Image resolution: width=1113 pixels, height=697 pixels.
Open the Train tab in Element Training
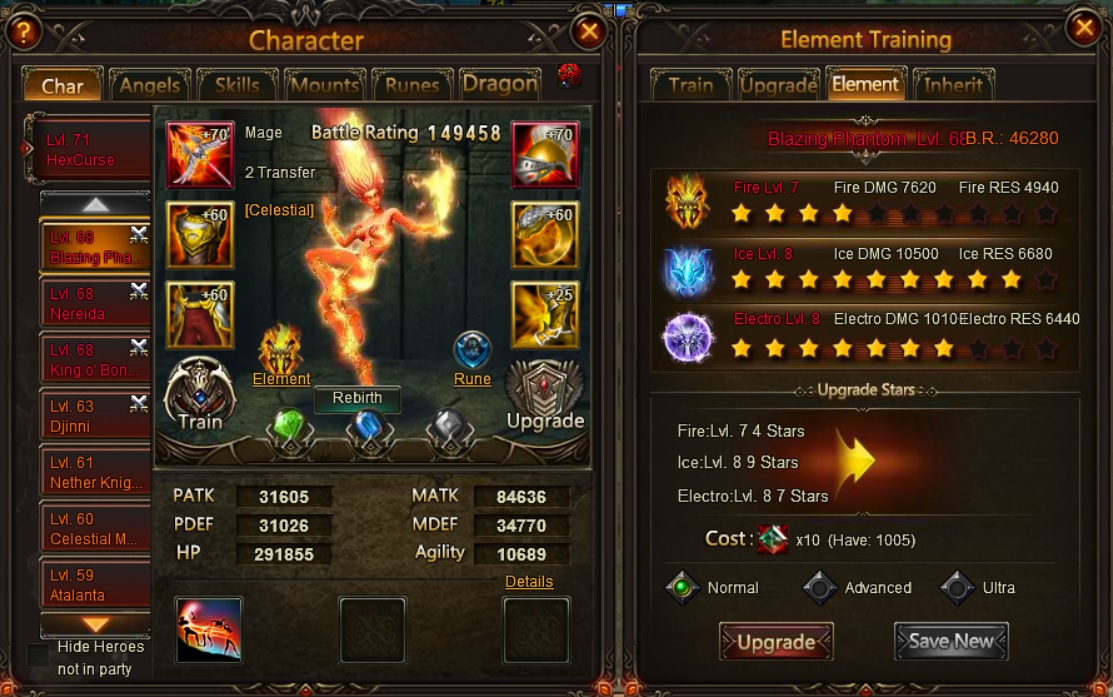tap(691, 85)
